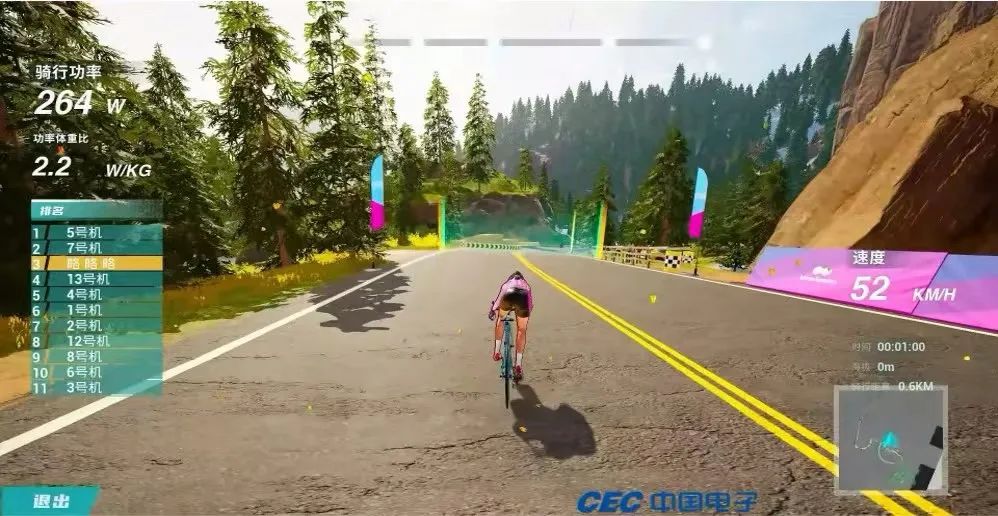
Task: Select the 5号机 row ranked first
Action: click(96, 232)
